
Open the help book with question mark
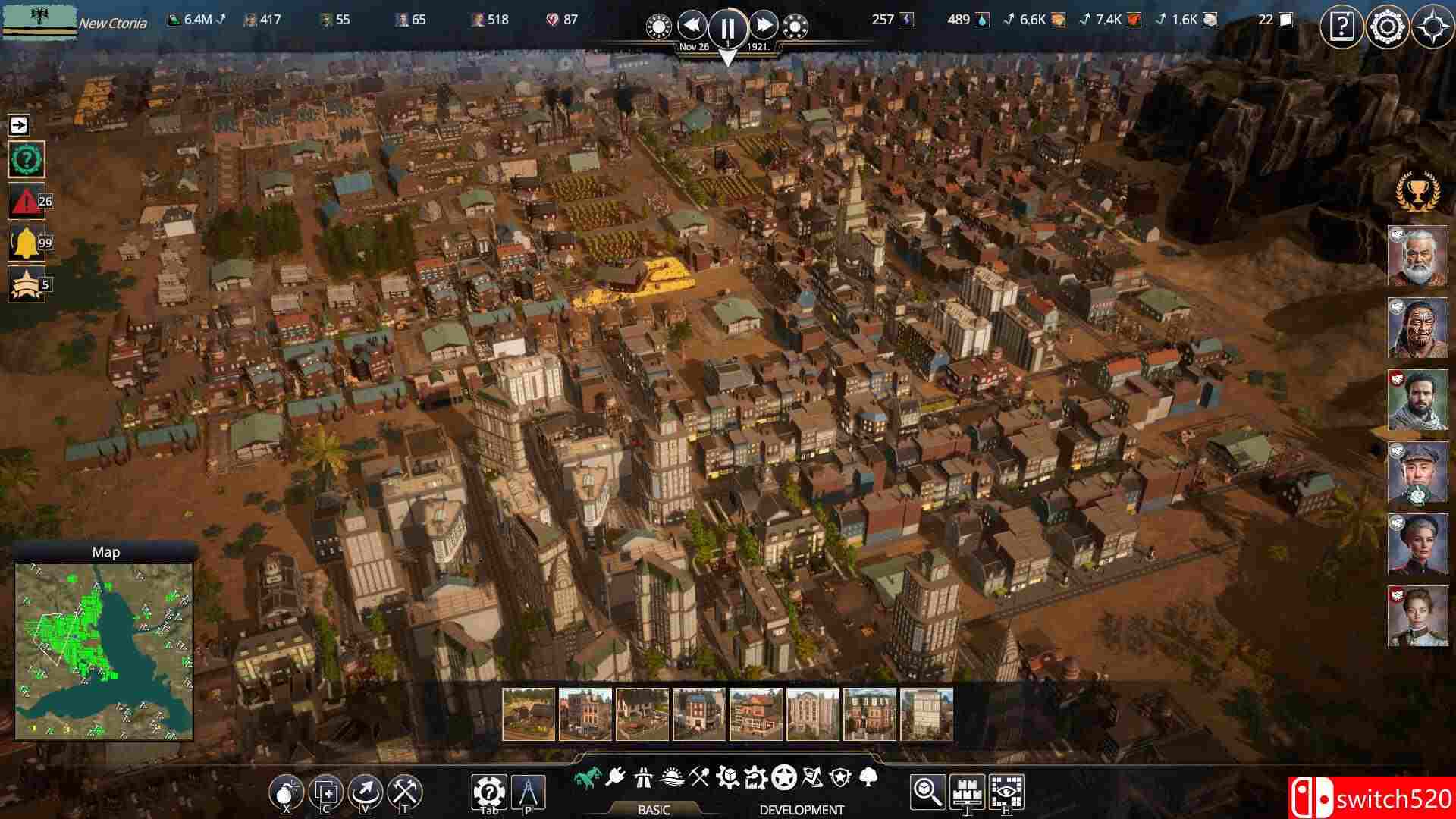(1341, 28)
